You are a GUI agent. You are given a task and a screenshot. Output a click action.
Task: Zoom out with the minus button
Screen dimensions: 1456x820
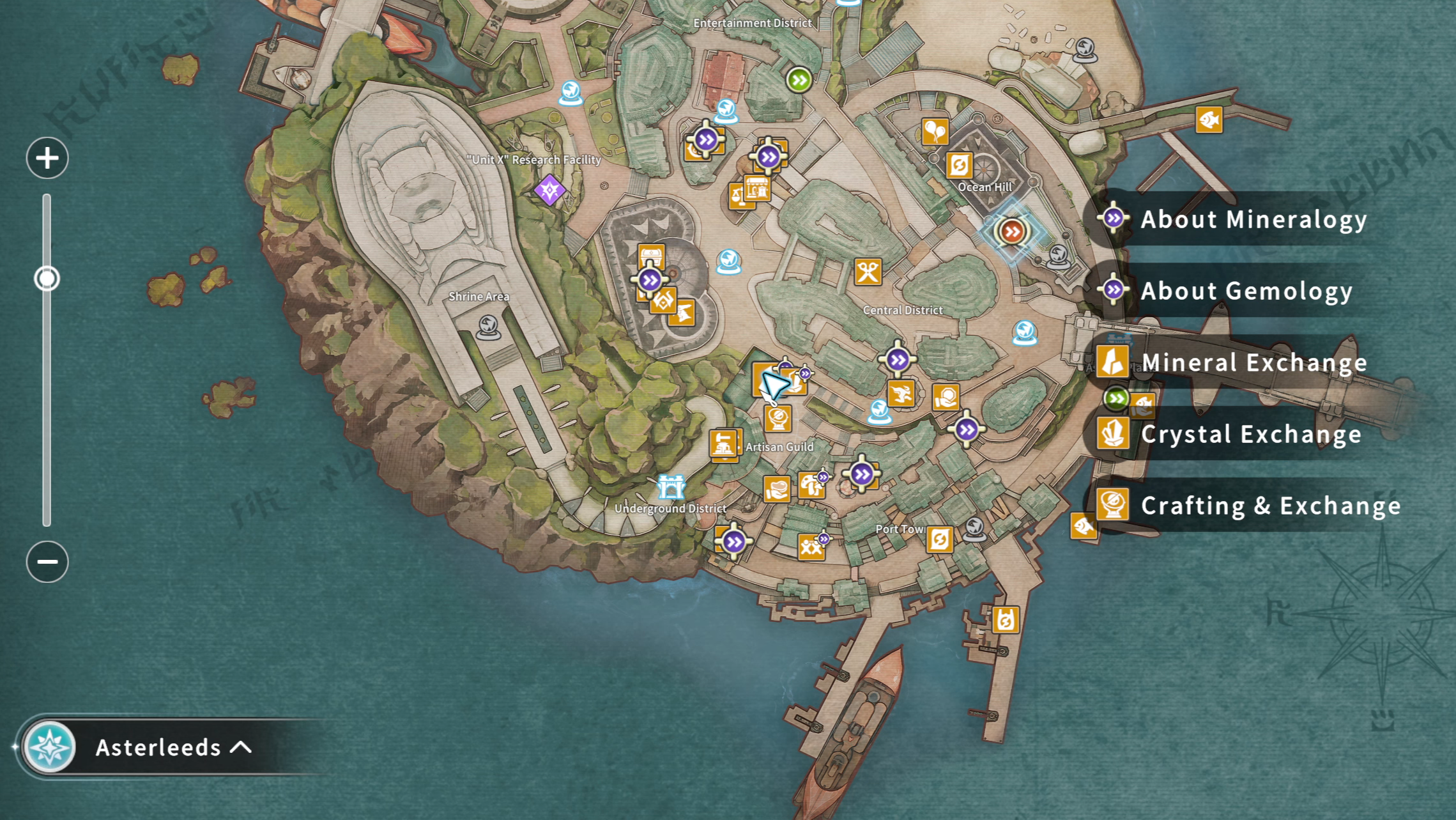pos(47,561)
